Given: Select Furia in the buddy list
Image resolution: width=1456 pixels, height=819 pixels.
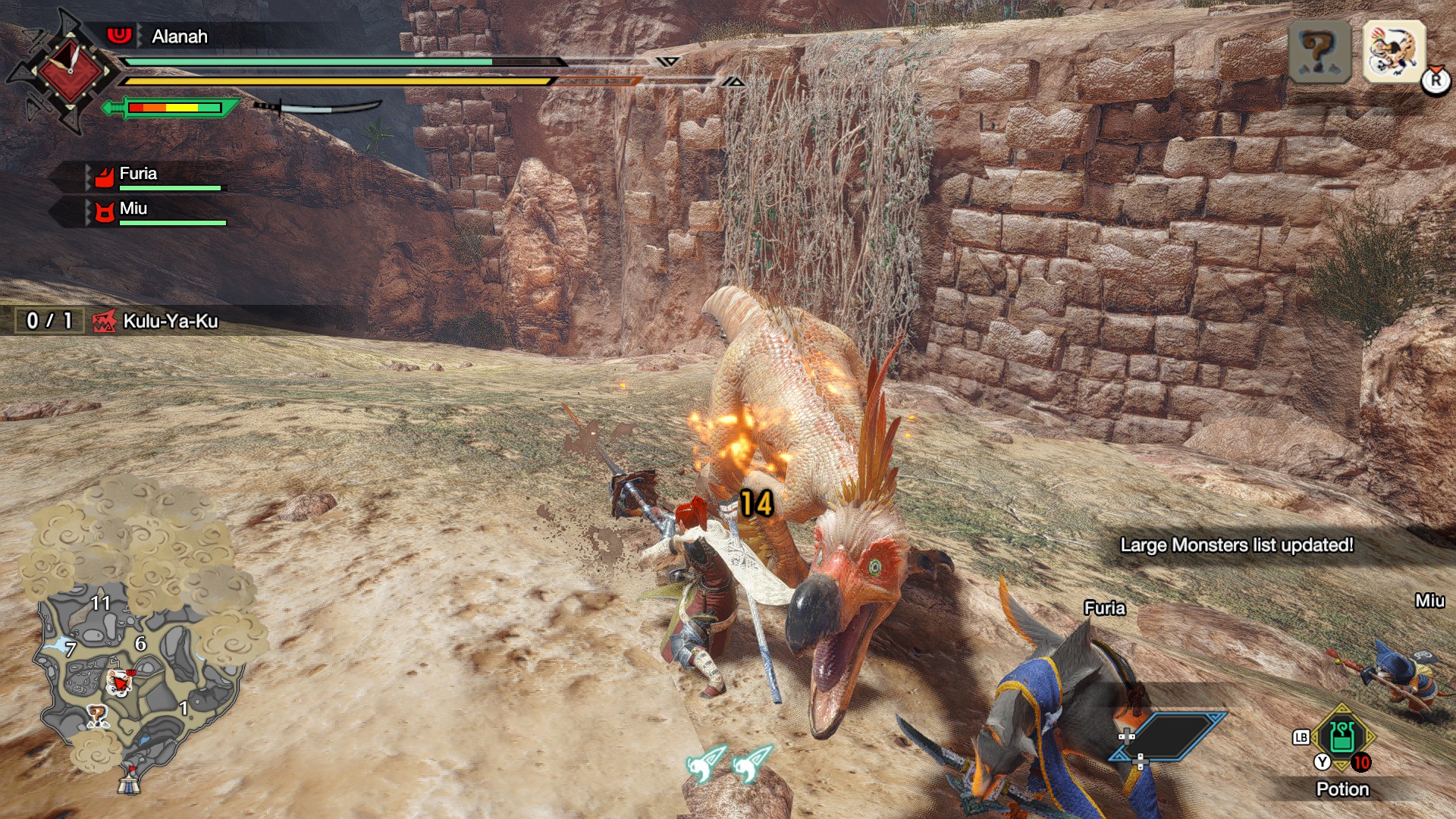Looking at the screenshot, I should tap(138, 174).
